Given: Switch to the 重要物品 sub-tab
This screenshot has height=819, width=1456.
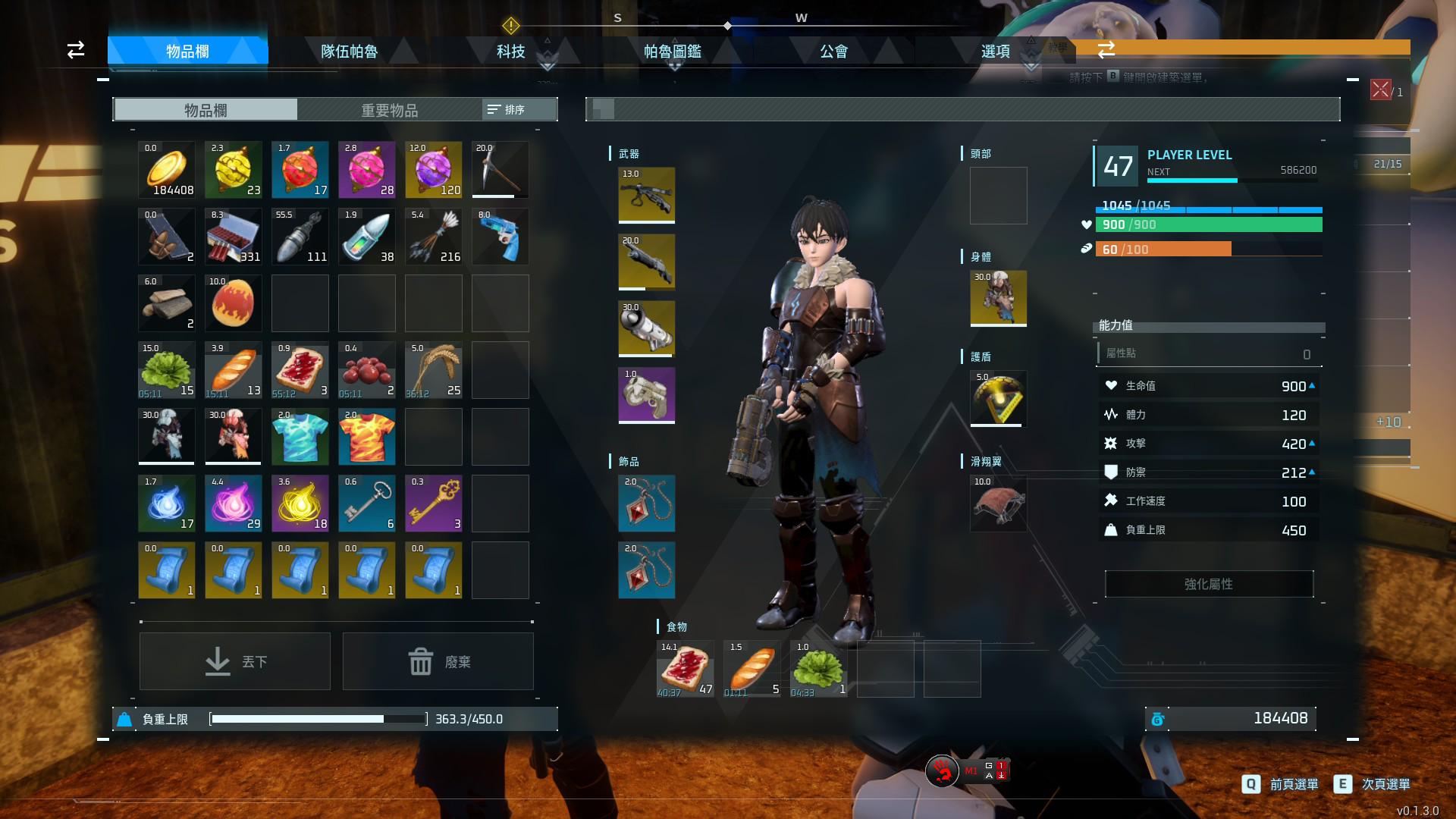Looking at the screenshot, I should pos(389,110).
